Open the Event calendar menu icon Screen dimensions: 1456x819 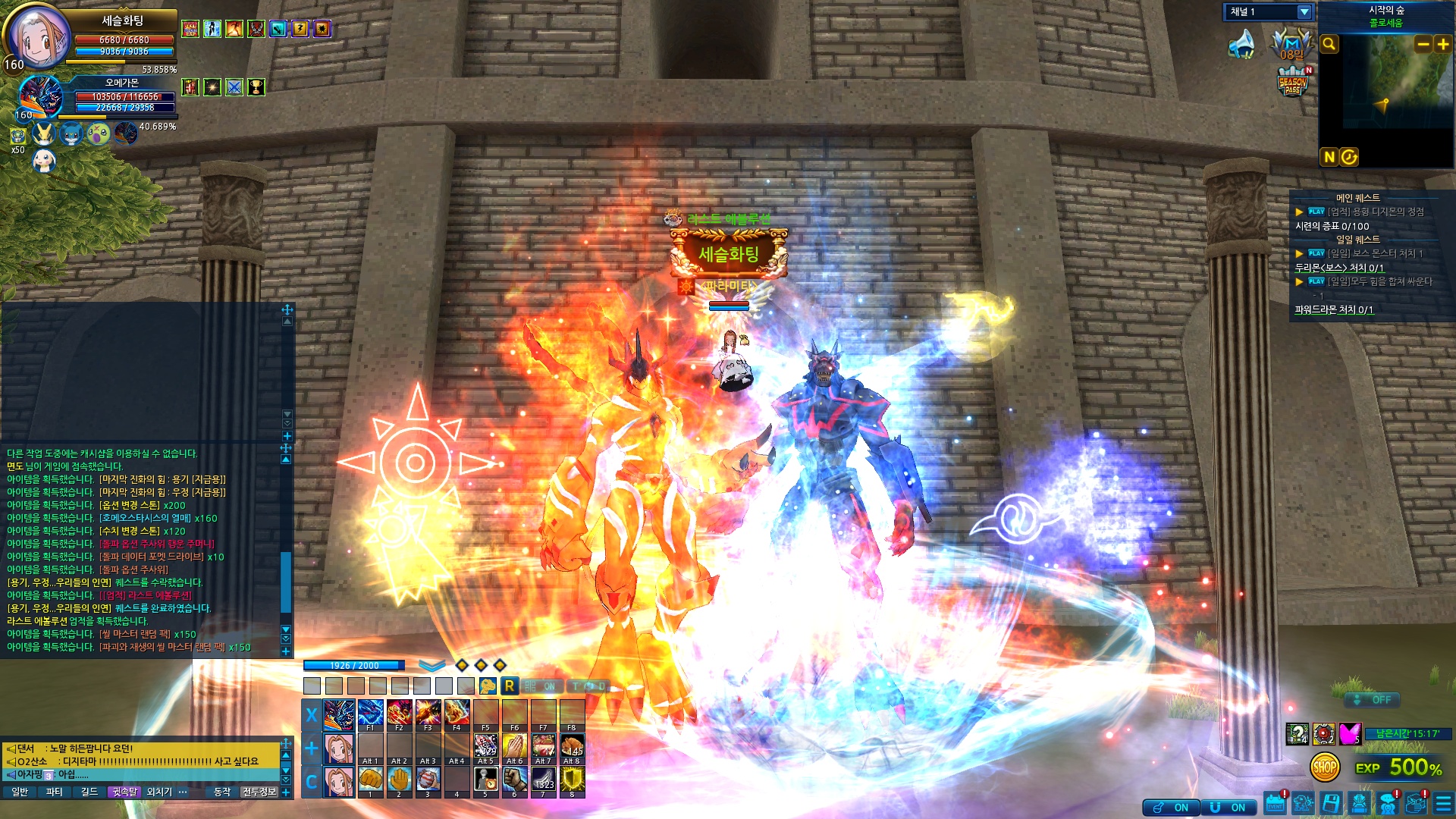[x=1275, y=804]
